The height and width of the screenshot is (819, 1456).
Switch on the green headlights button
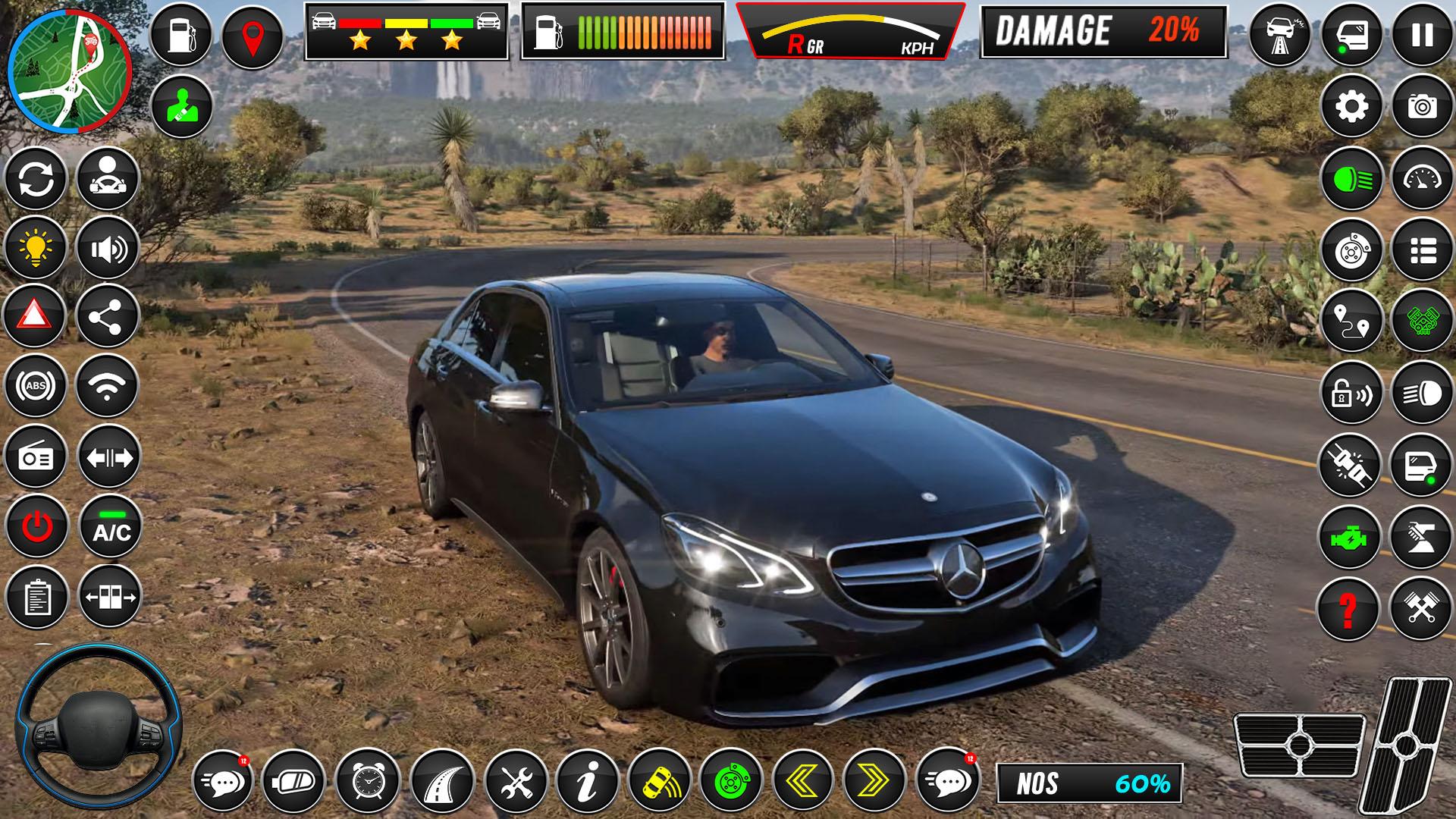click(1351, 179)
